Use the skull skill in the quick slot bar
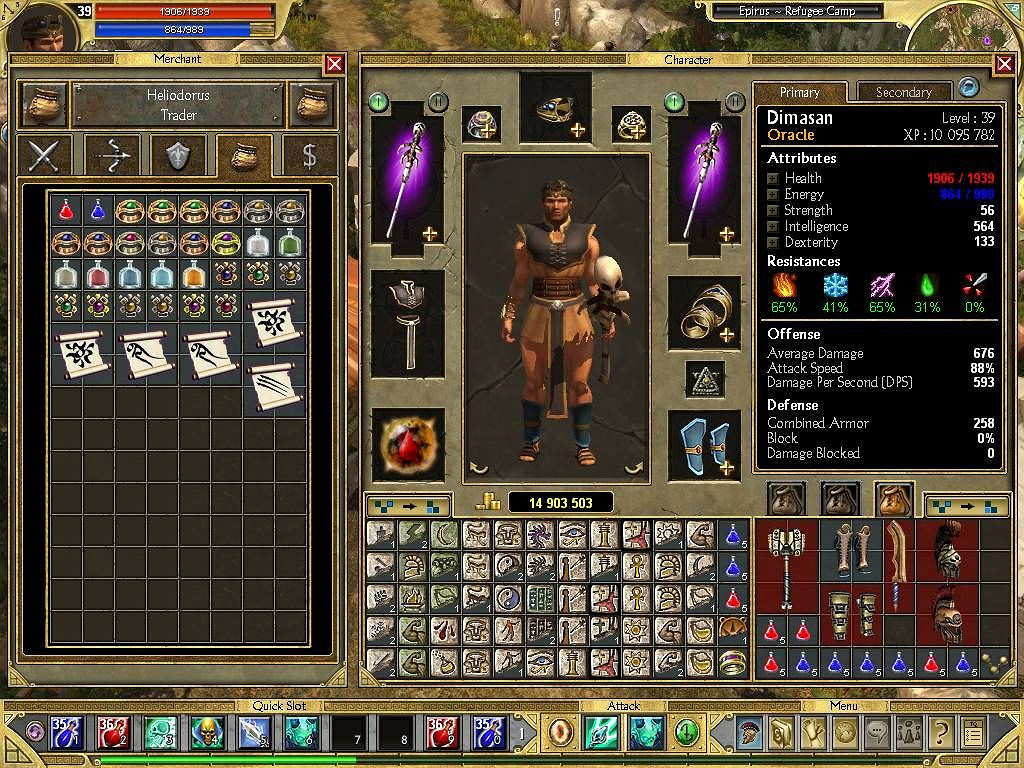This screenshot has width=1024, height=768. point(205,733)
